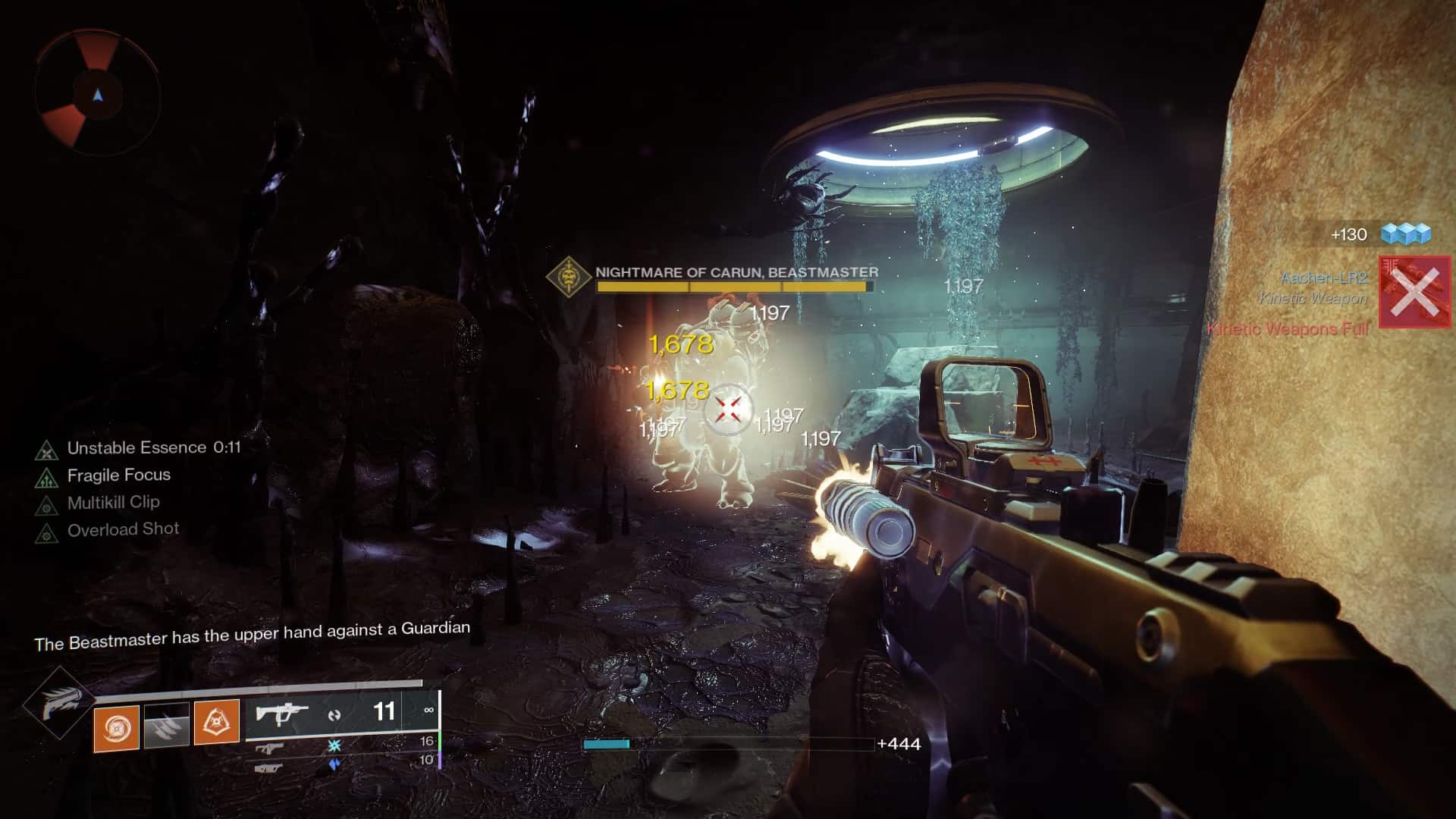Click the blue Glimmer currency icon

click(1407, 234)
